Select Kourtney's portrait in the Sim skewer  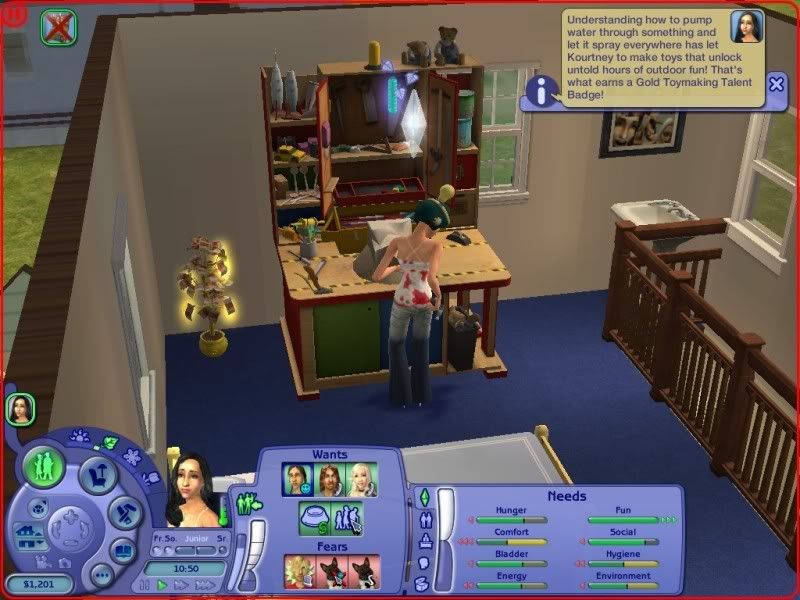pyautogui.click(x=20, y=408)
